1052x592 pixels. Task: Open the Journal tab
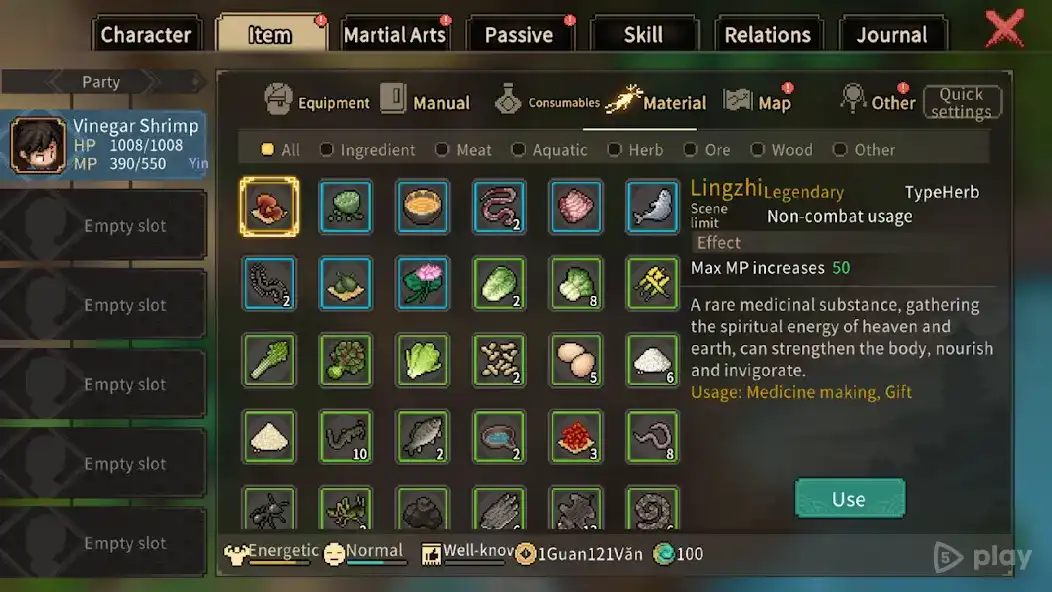(x=891, y=35)
